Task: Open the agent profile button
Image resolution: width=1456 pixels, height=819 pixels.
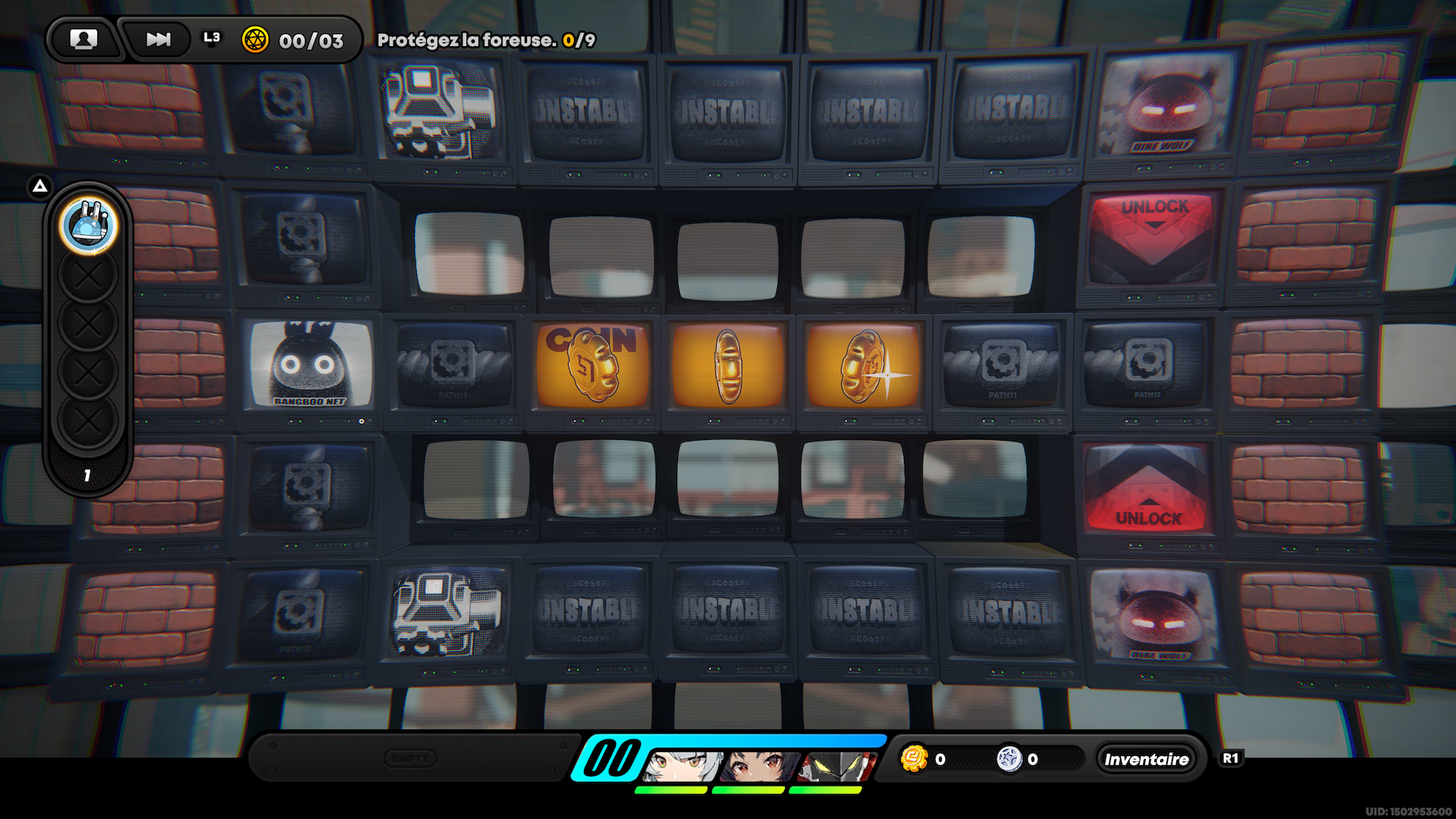Action: click(83, 39)
